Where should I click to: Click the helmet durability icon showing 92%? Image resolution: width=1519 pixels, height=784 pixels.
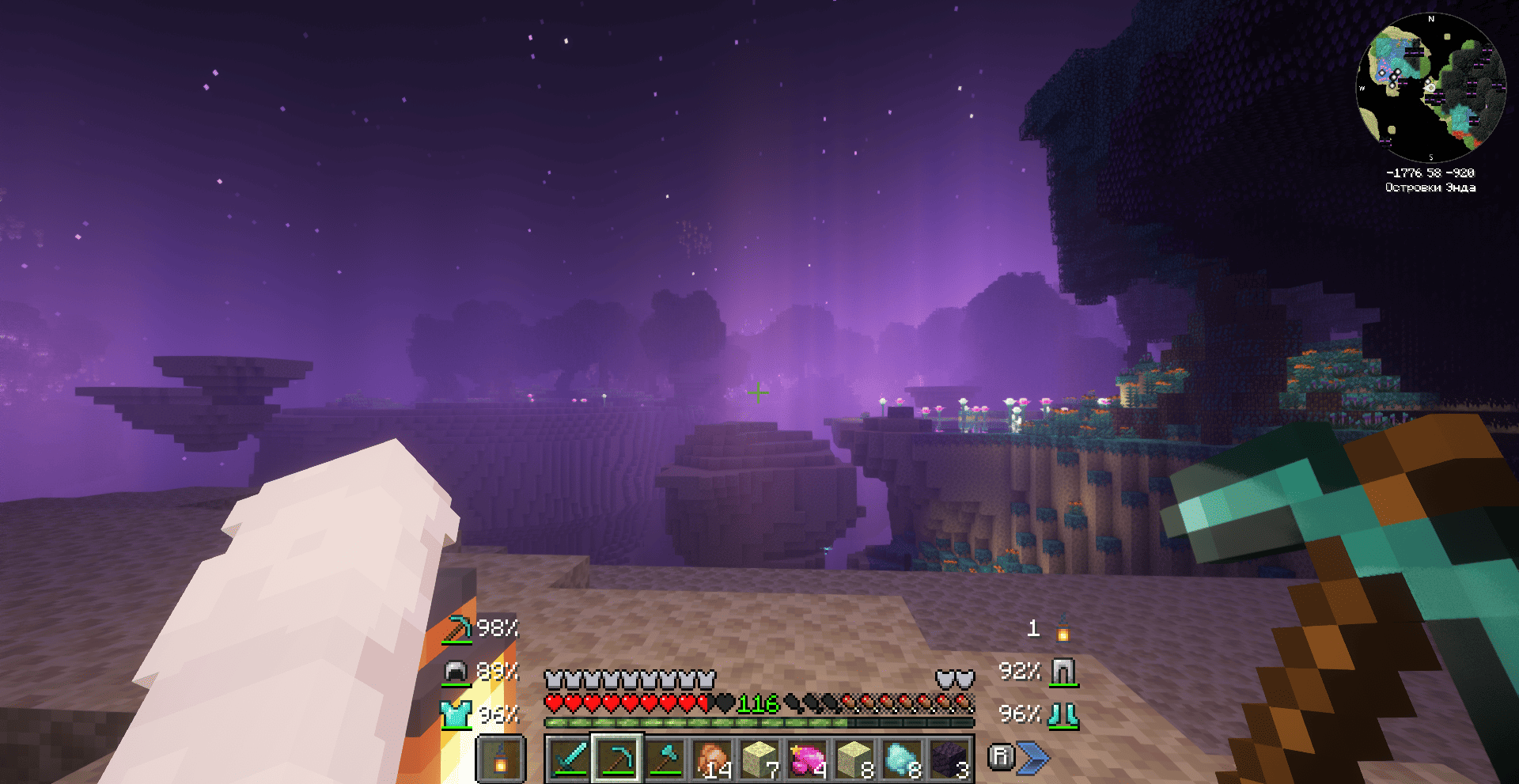coord(1062,671)
